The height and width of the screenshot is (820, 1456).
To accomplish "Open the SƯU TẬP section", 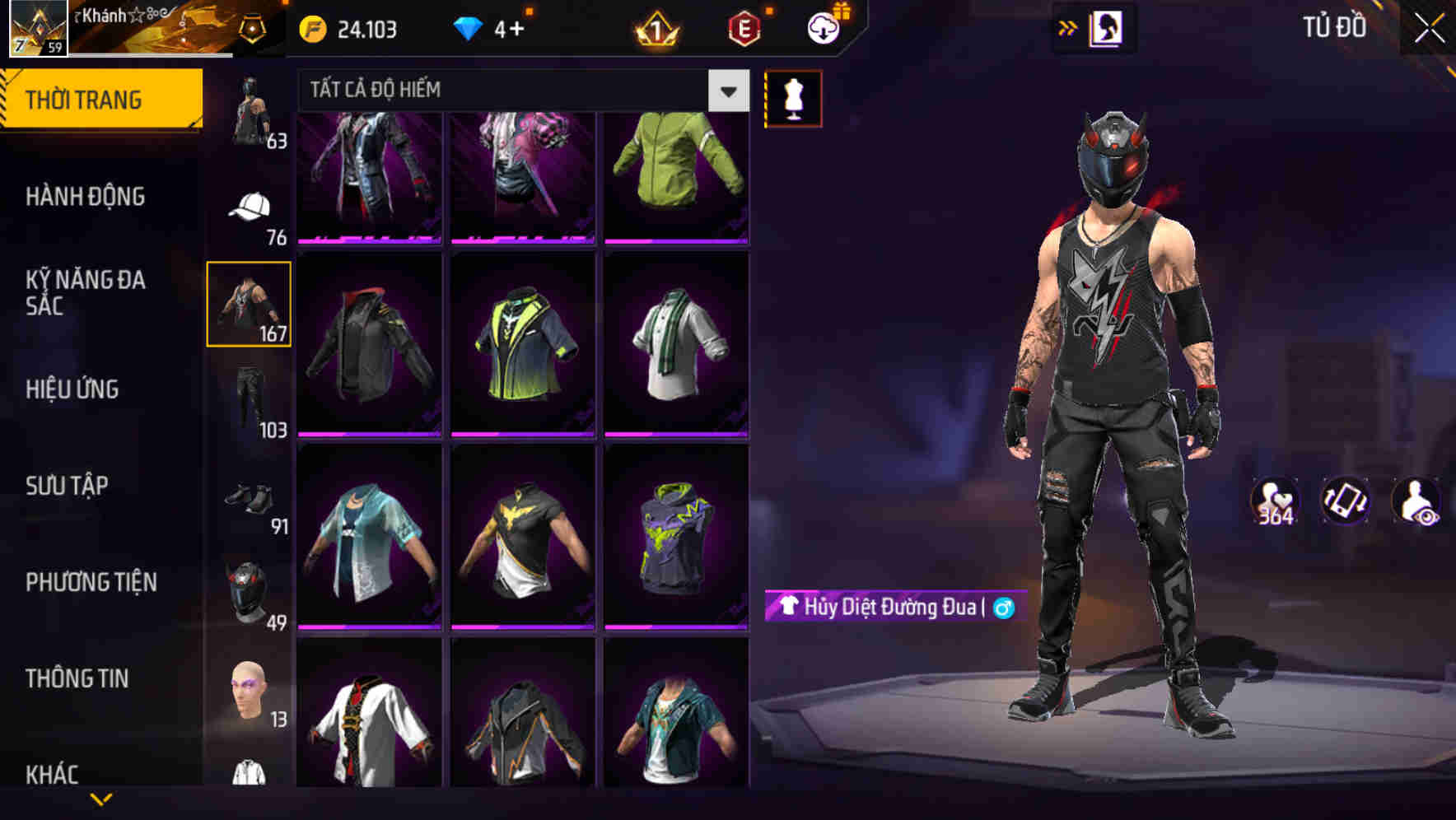I will 66,486.
